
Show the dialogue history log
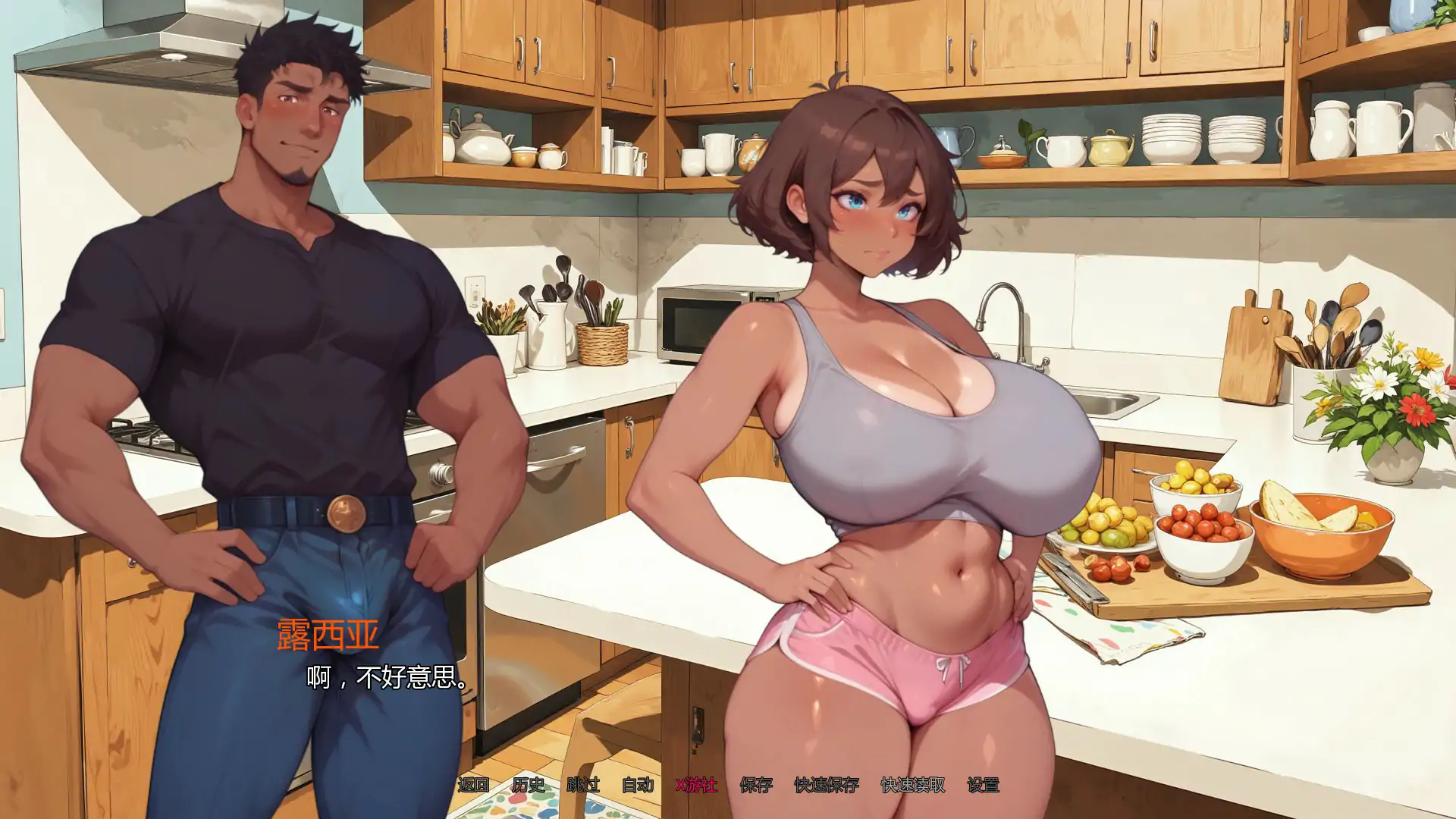(531, 787)
